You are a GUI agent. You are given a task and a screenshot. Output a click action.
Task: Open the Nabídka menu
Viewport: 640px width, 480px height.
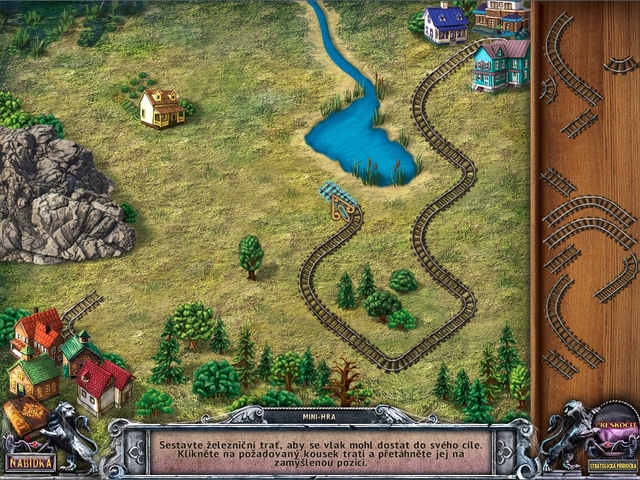[30, 463]
